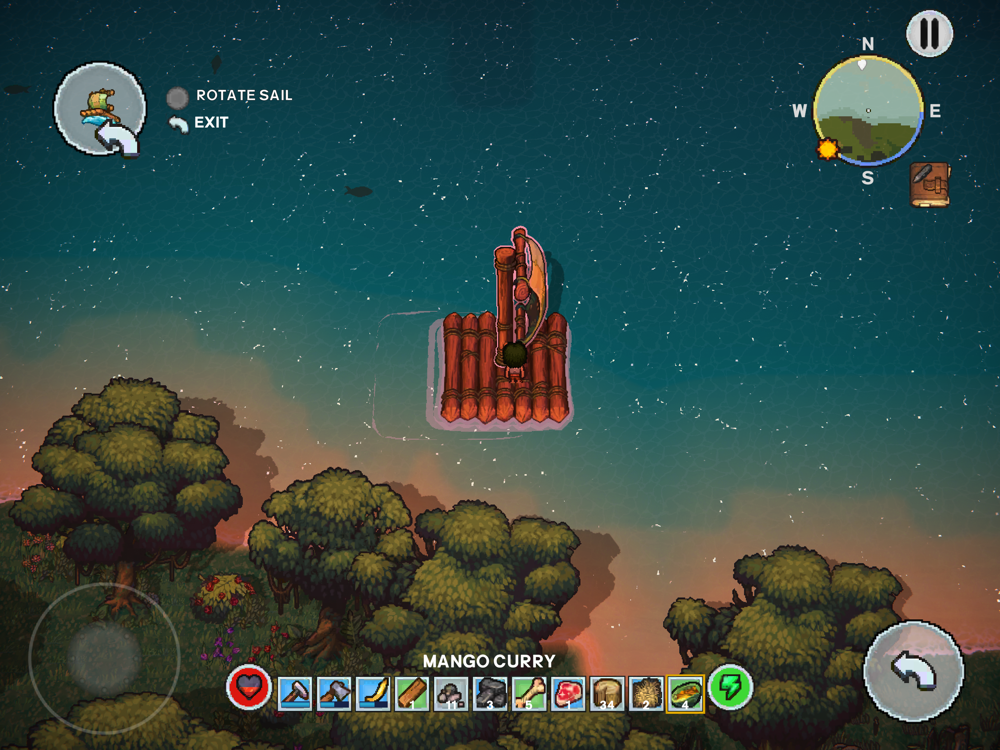Equip the axe from the hotbar
The image size is (1000, 750).
(334, 693)
